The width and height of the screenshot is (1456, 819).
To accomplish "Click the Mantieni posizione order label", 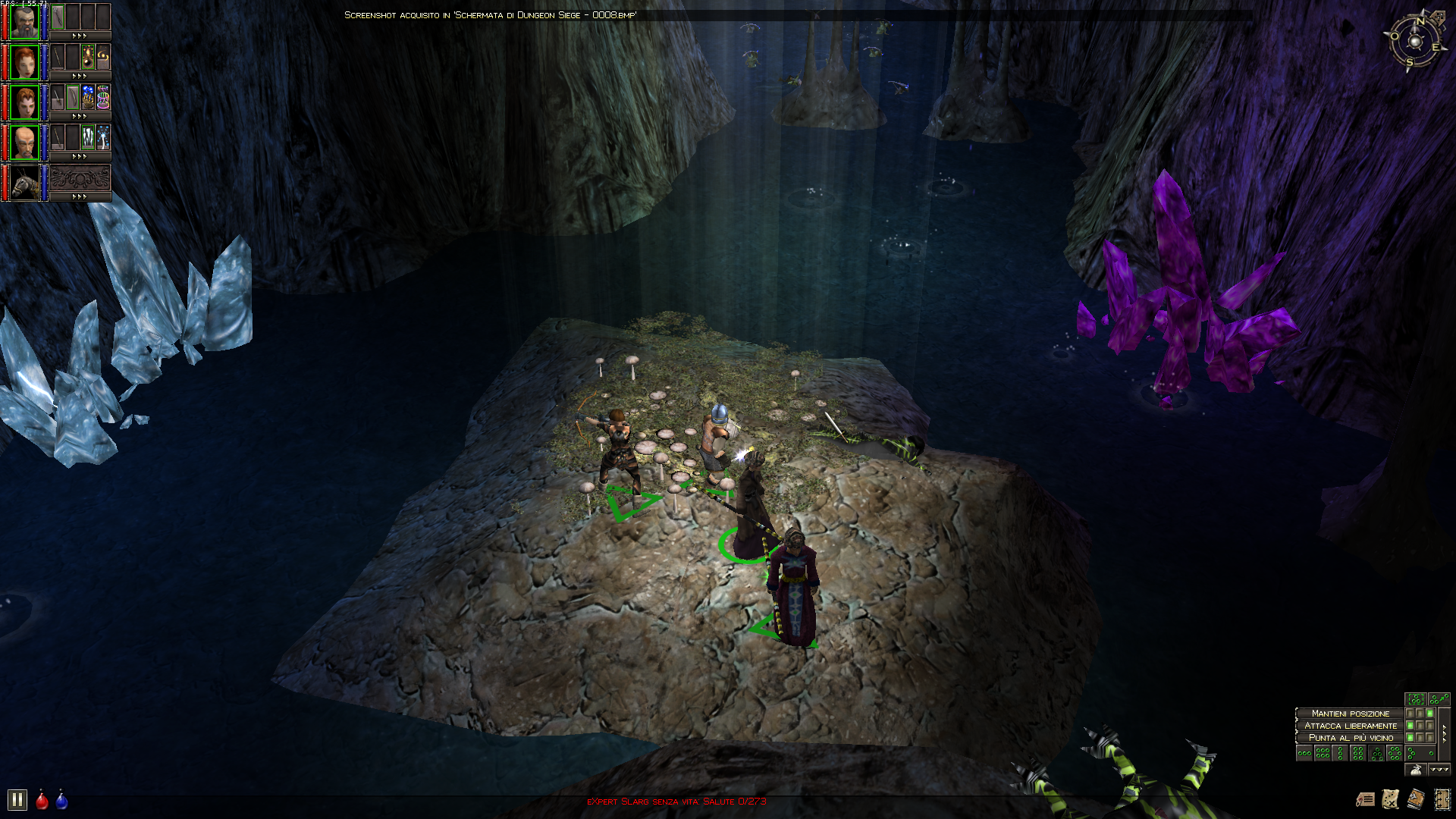I will (1350, 714).
